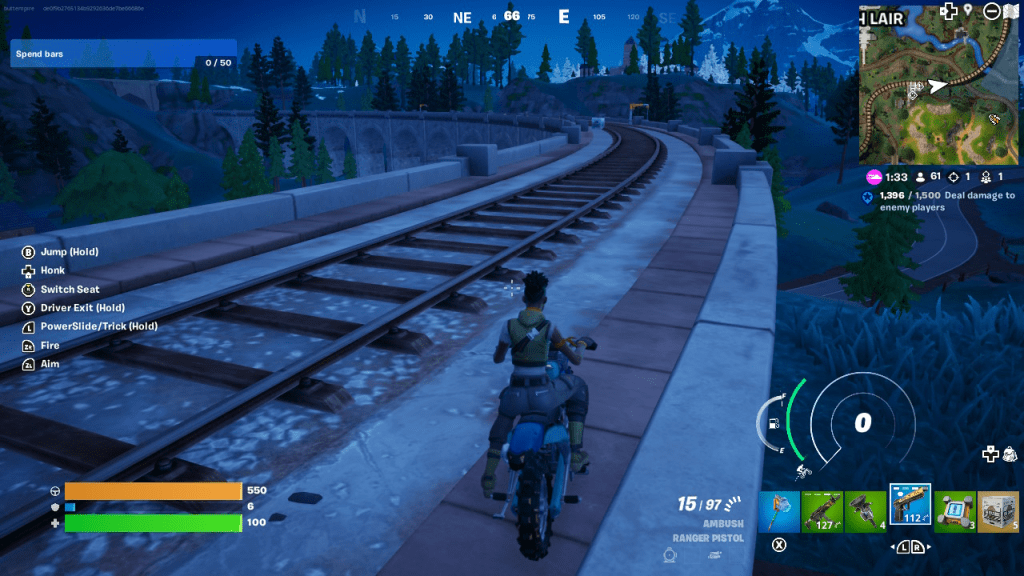Open the "Deal damage to enemy players" quest
1024x576 pixels.
946,201
